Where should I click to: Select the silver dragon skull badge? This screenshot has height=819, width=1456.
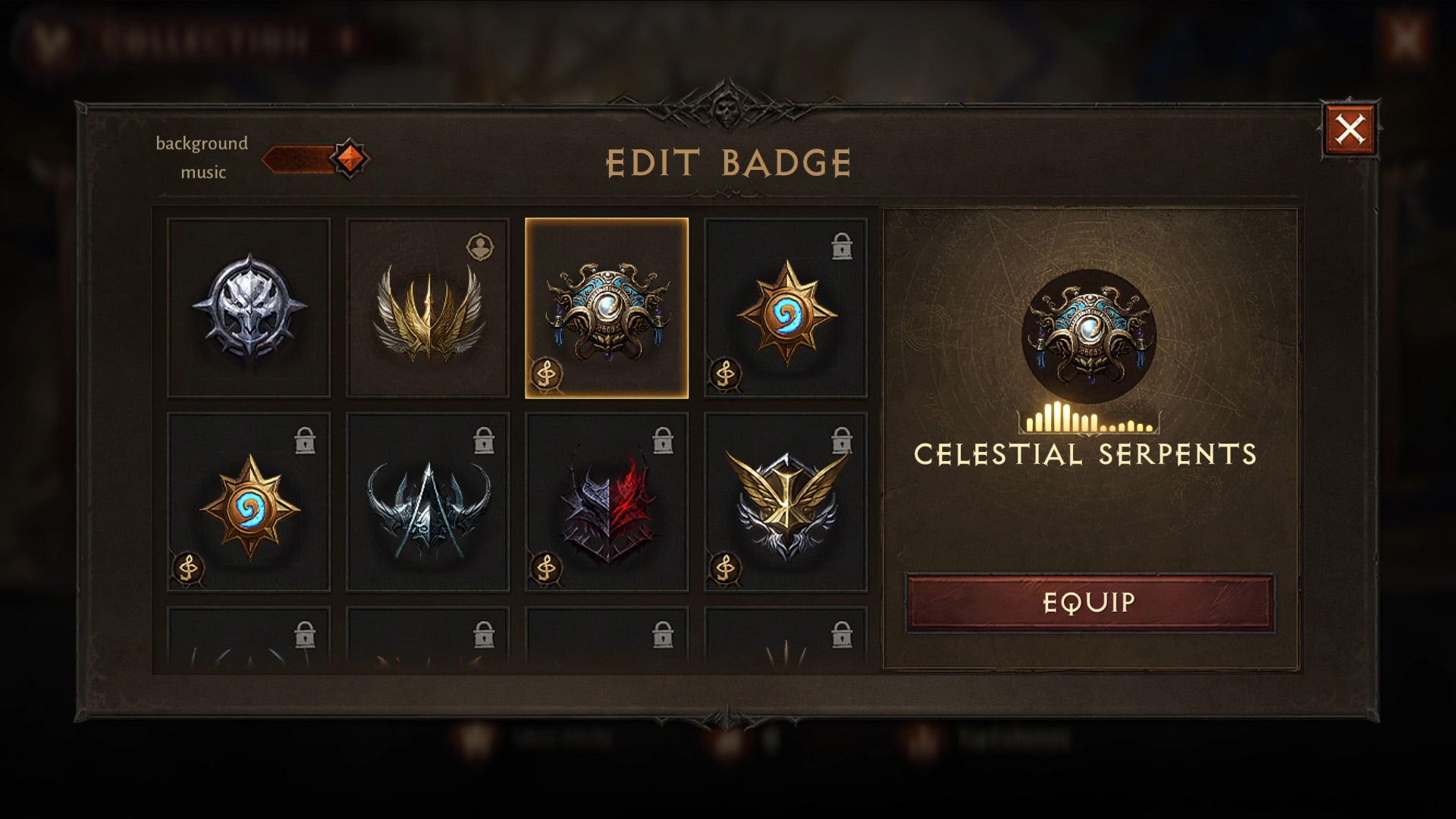coord(249,308)
